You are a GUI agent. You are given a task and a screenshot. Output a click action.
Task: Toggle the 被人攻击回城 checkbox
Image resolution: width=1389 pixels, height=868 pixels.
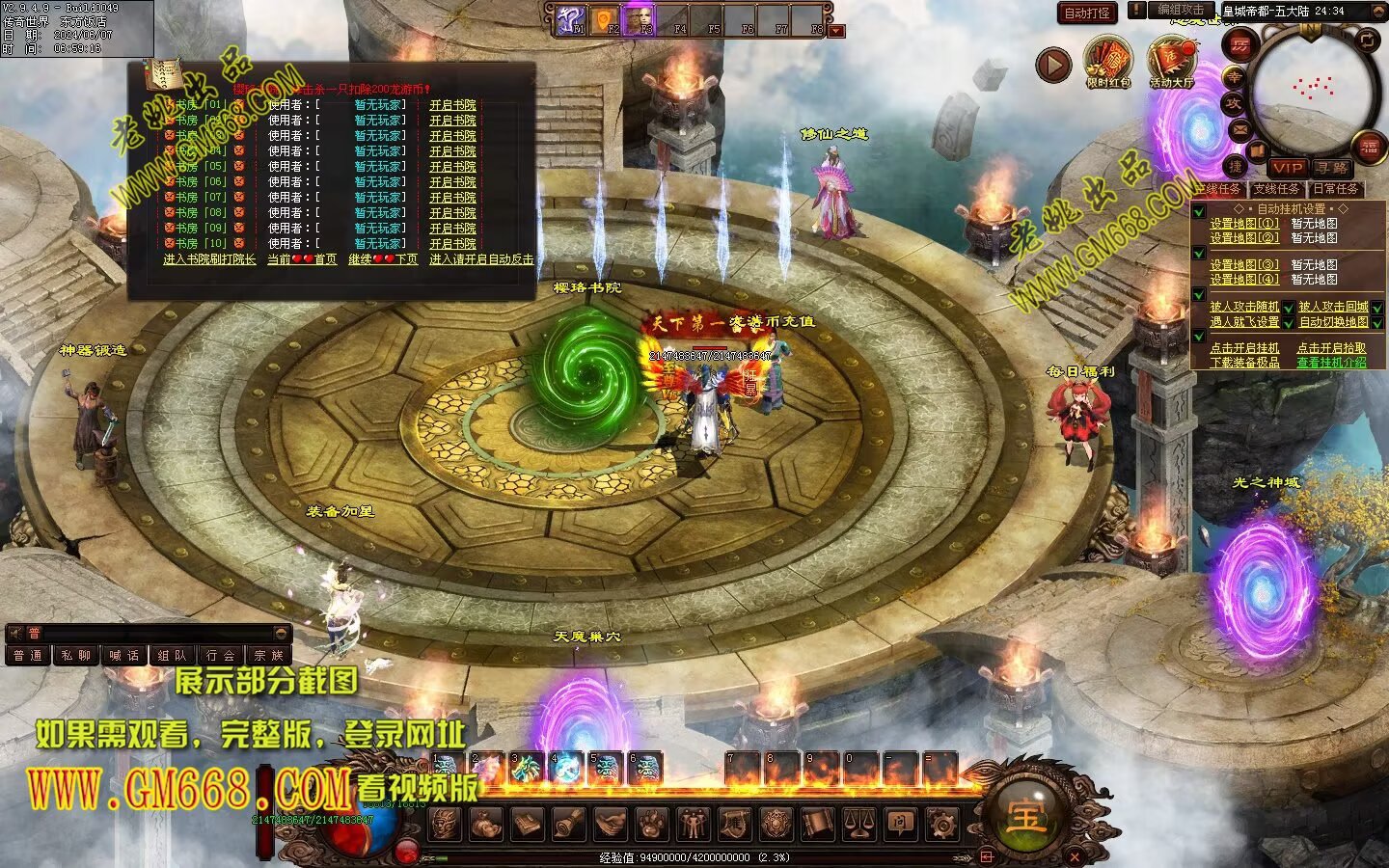(1377, 308)
